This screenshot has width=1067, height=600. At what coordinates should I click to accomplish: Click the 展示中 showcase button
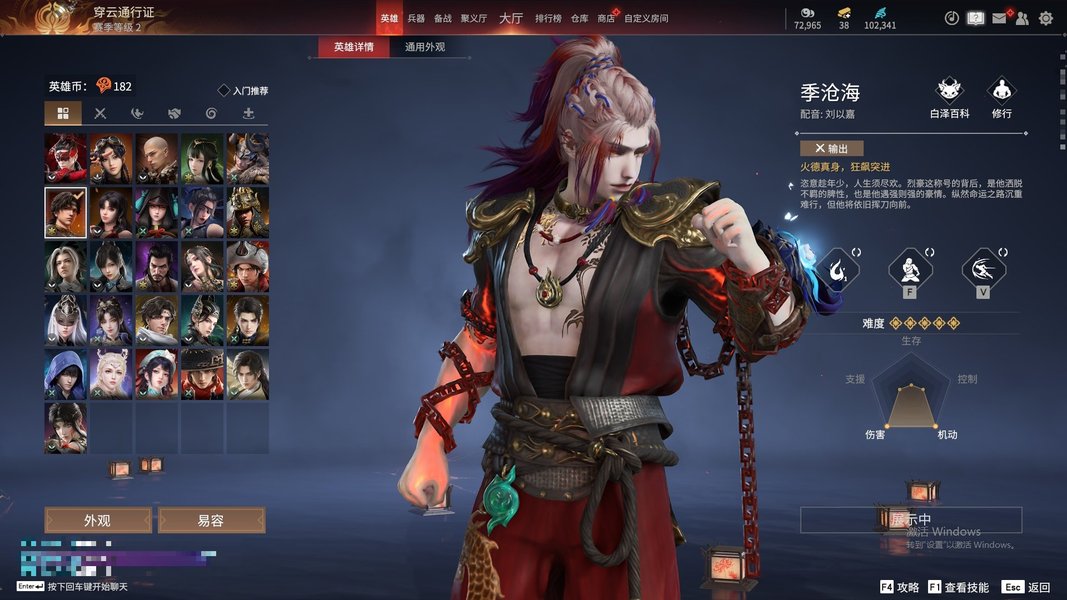pos(911,520)
